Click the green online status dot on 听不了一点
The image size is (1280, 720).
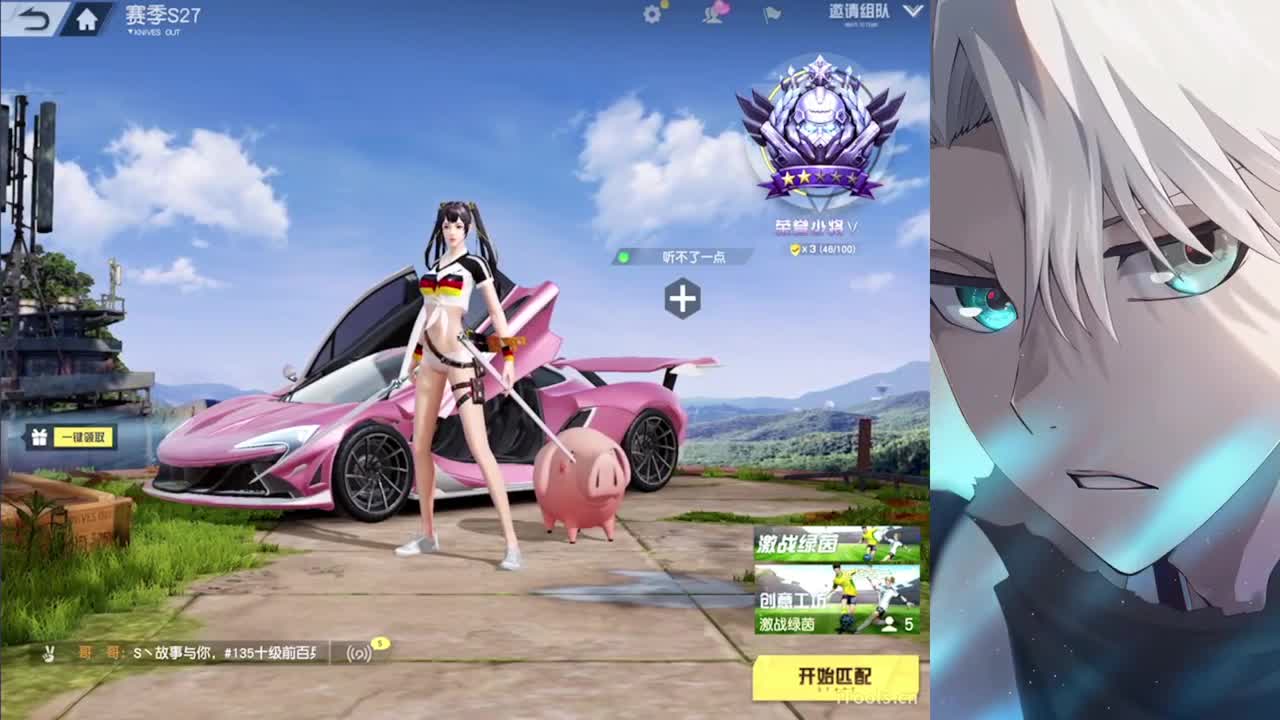click(623, 256)
